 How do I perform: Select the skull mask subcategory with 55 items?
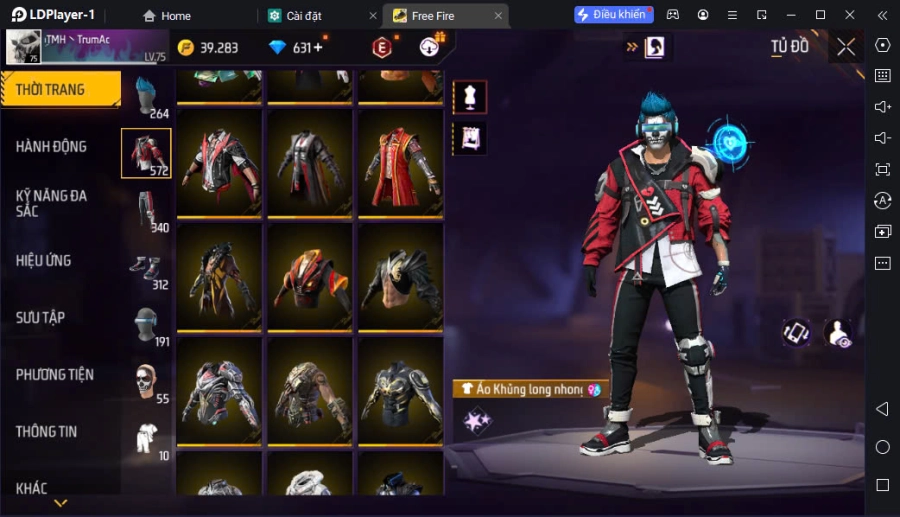[x=147, y=382]
